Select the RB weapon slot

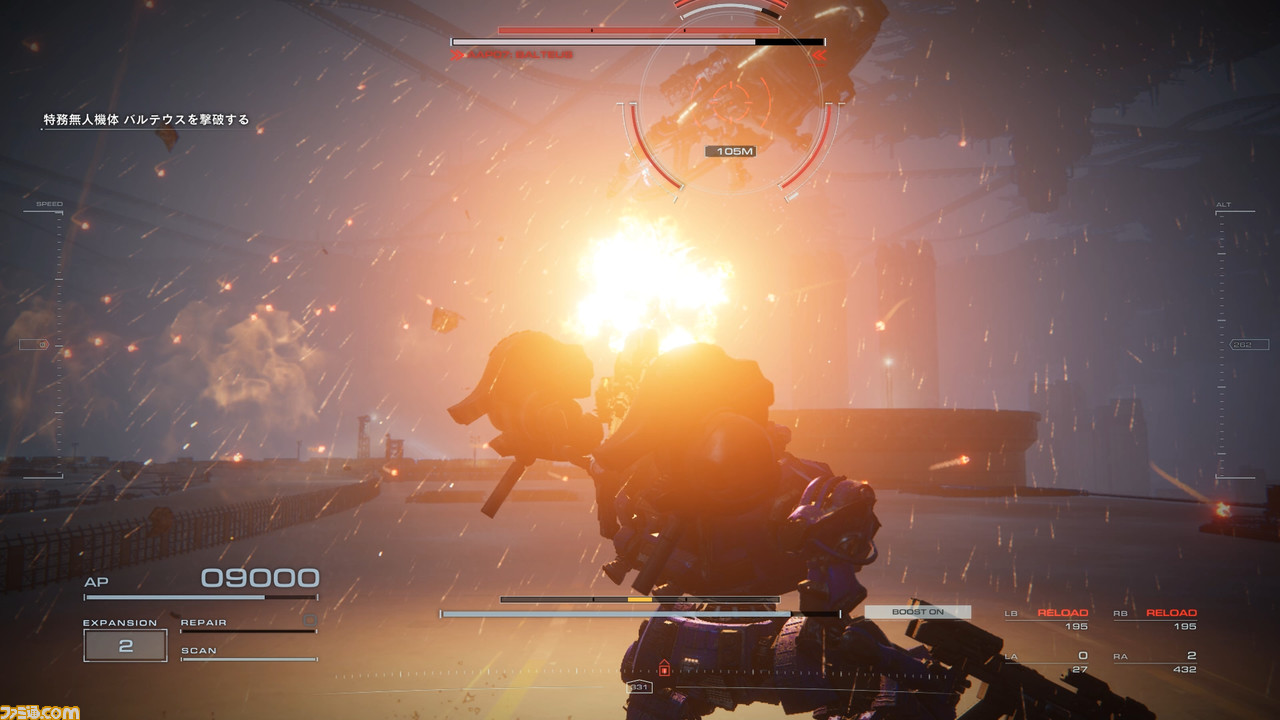point(1155,619)
